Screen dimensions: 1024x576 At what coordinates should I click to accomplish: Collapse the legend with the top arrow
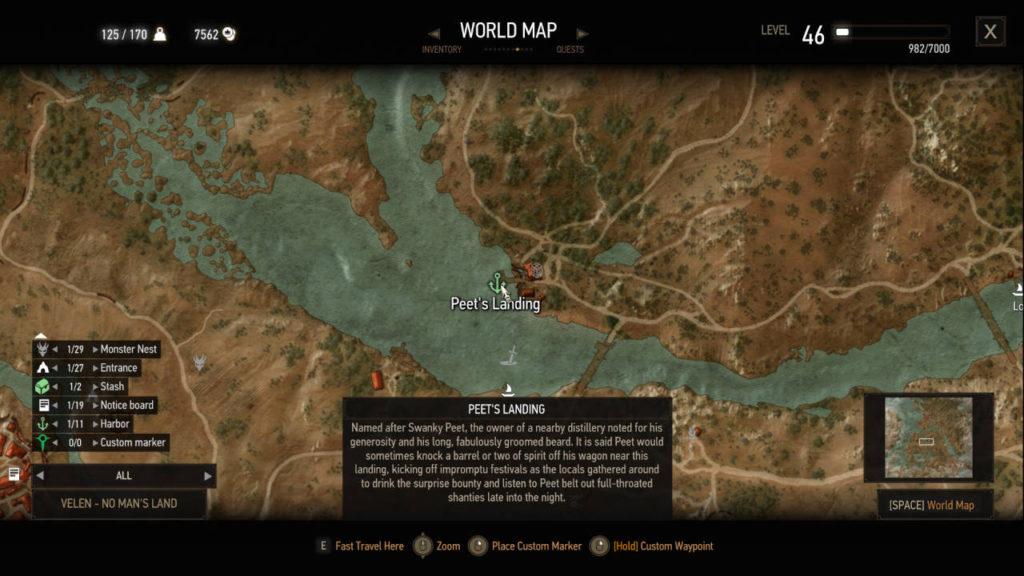[x=41, y=336]
